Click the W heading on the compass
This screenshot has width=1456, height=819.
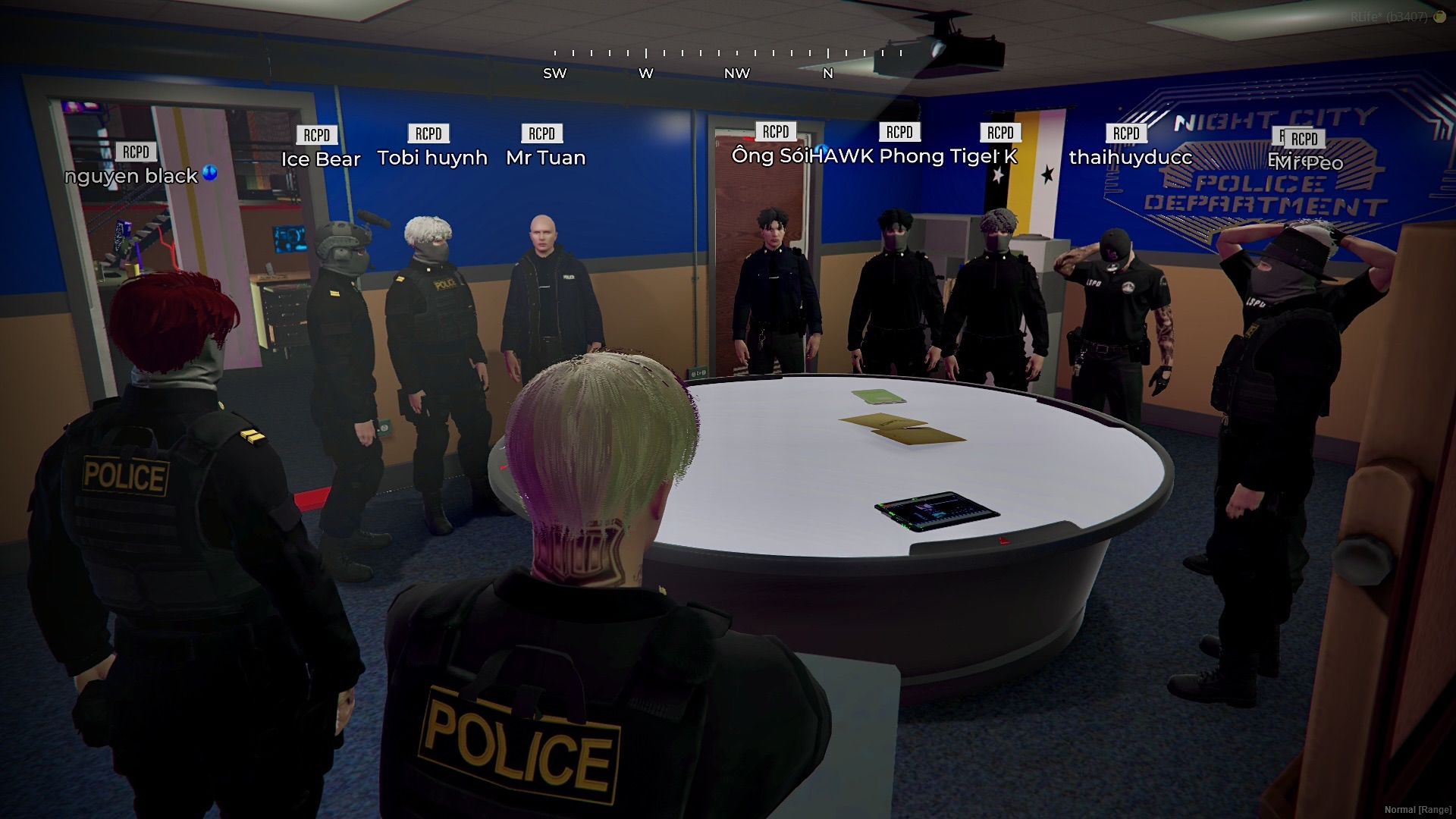click(645, 74)
